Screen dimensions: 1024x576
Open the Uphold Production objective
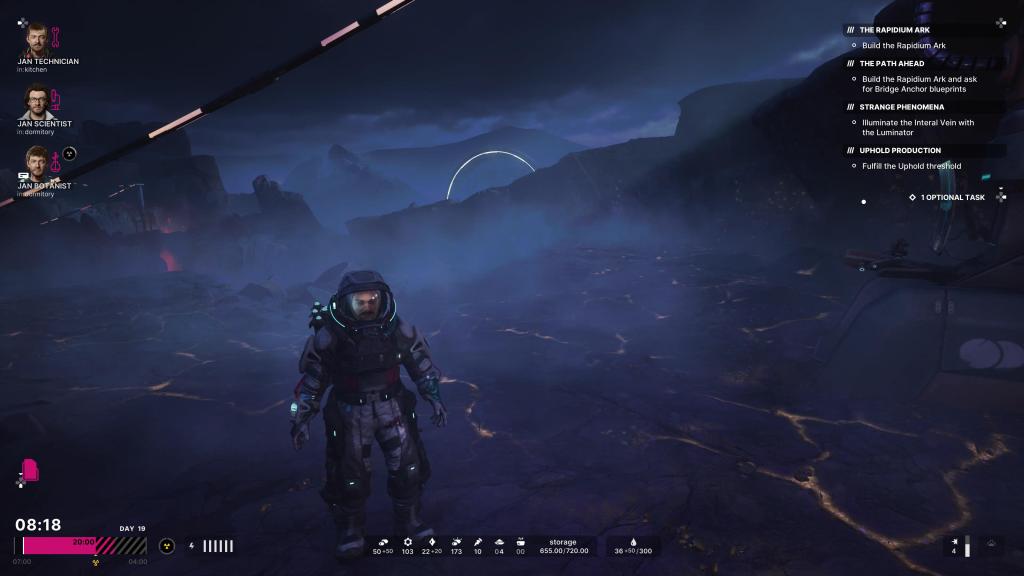click(900, 150)
